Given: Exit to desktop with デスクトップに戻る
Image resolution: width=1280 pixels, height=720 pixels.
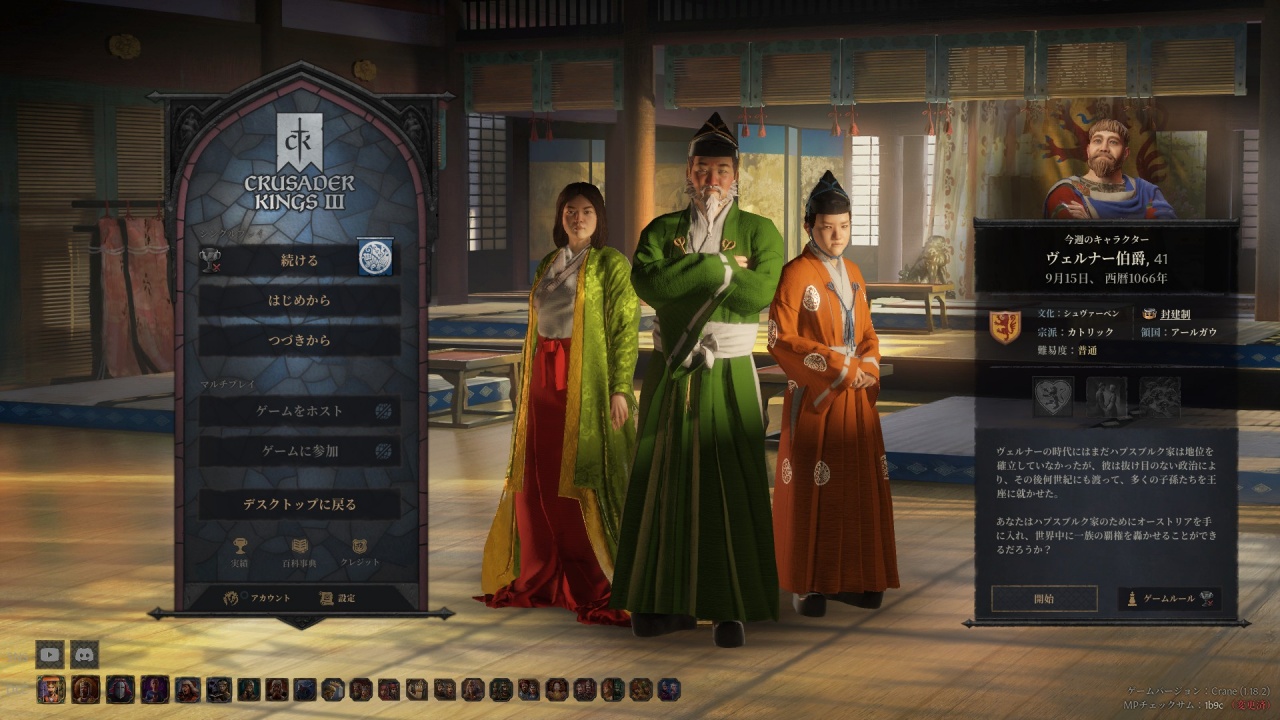Looking at the screenshot, I should [299, 504].
